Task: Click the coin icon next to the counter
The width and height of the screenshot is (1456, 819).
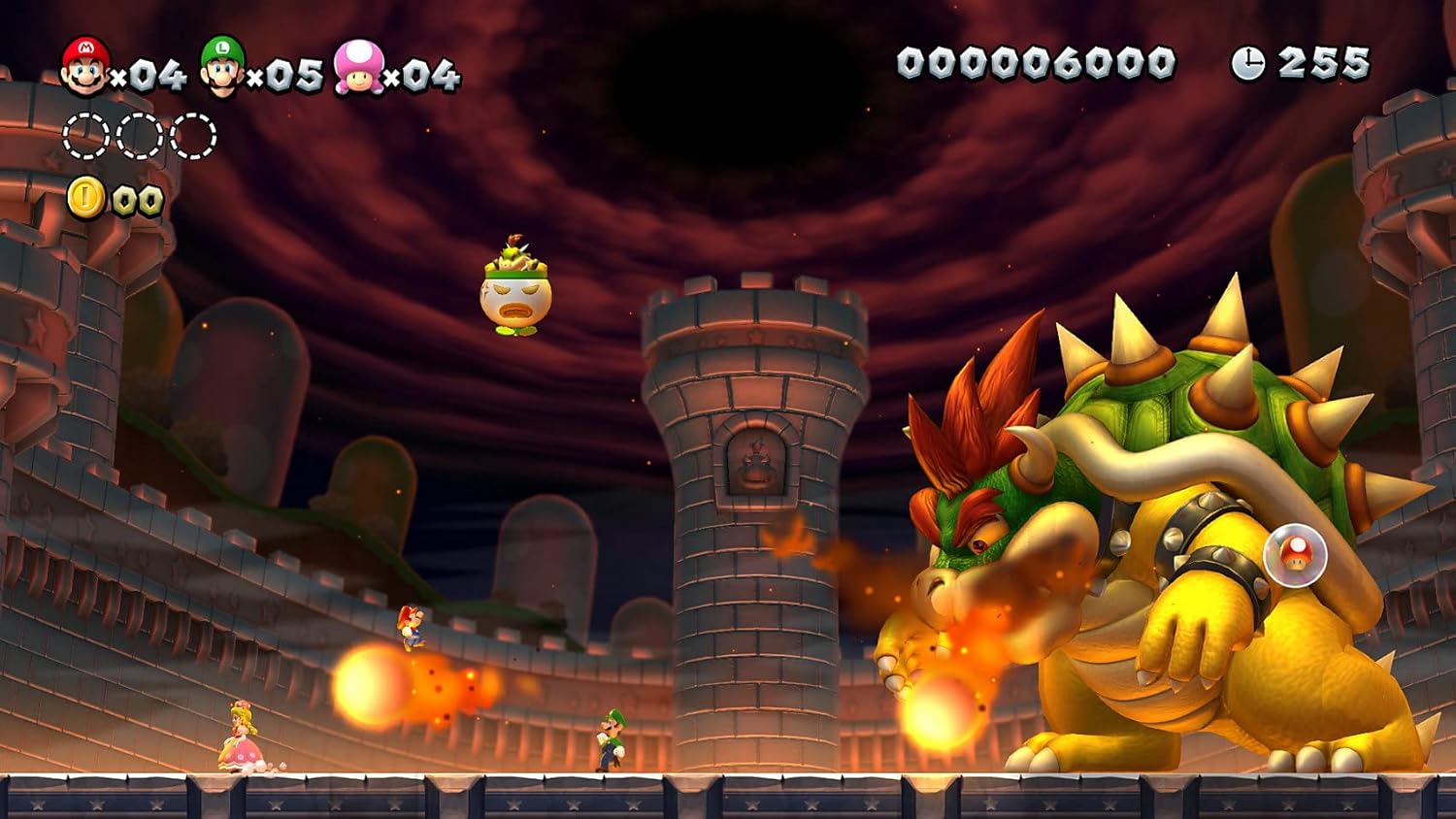Action: click(x=83, y=194)
